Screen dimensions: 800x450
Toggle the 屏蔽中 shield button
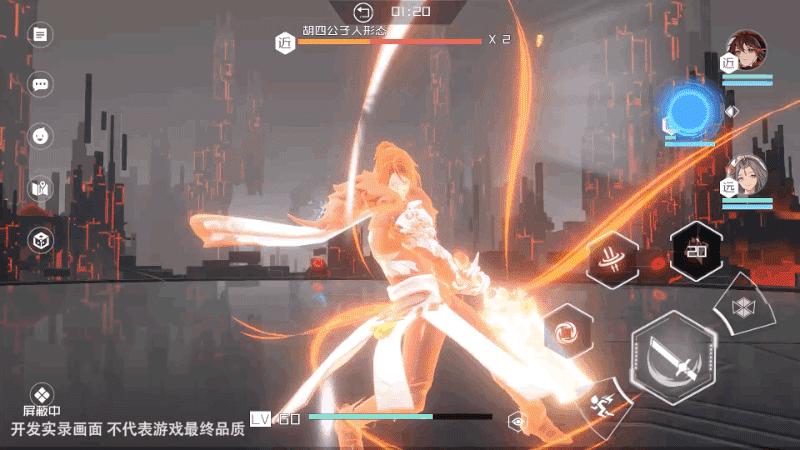click(41, 396)
